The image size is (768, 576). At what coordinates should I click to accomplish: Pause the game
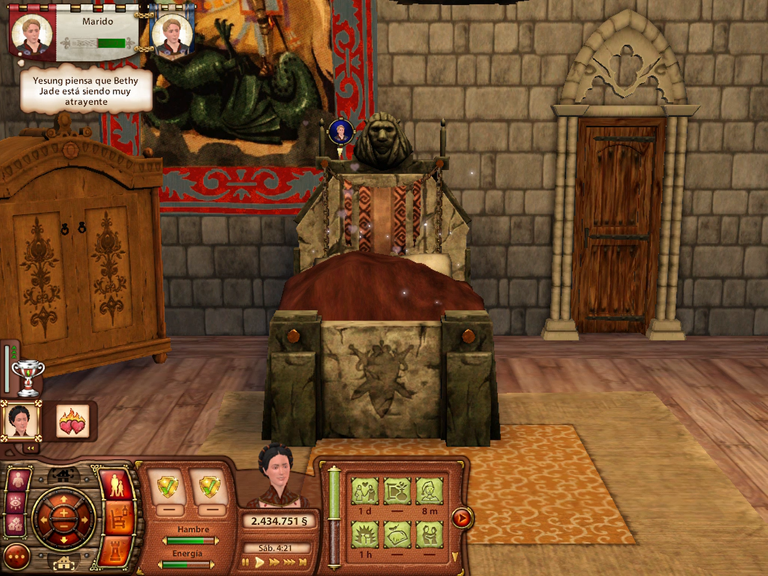[245, 563]
